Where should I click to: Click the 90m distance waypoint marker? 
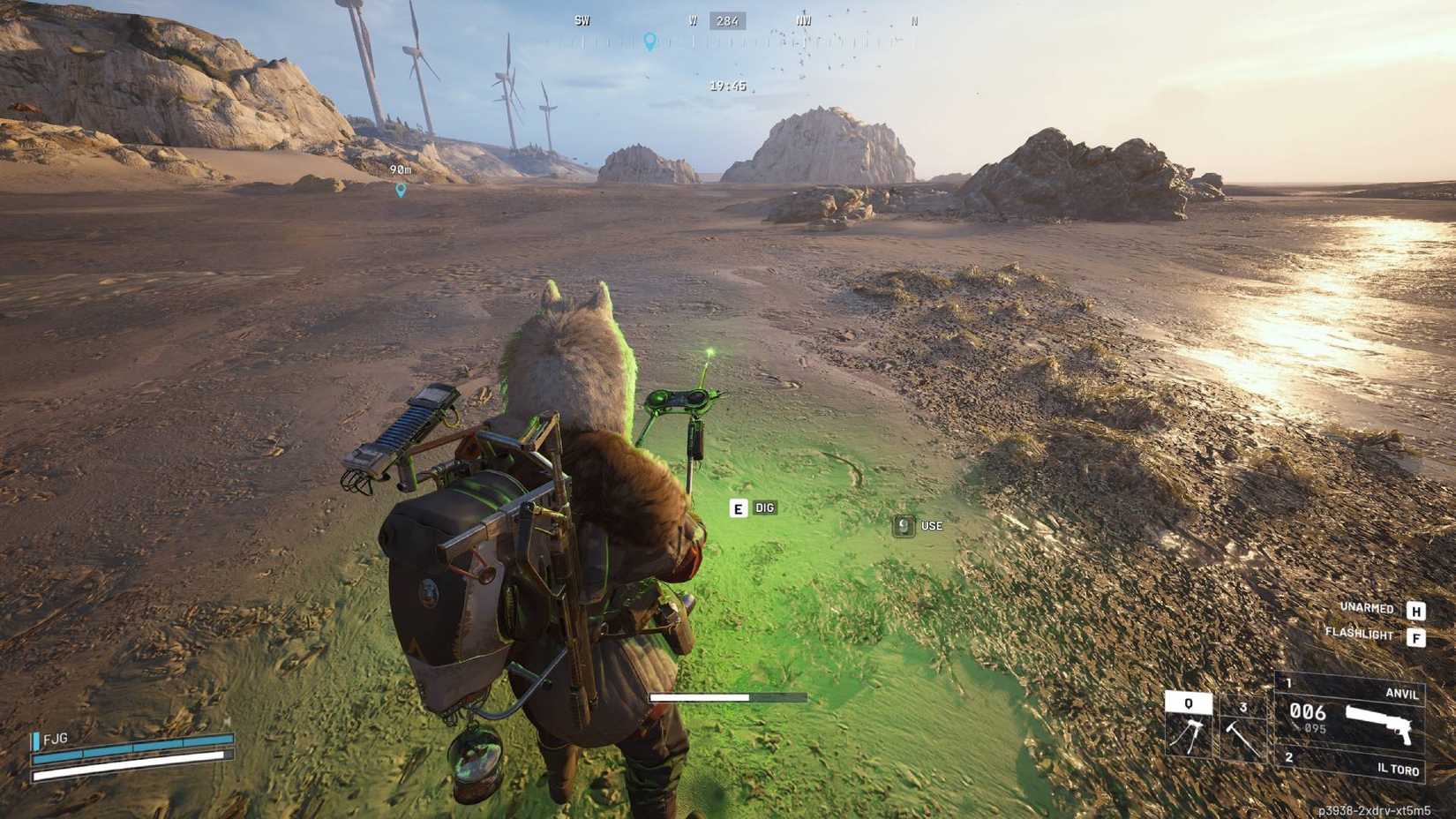(x=400, y=177)
